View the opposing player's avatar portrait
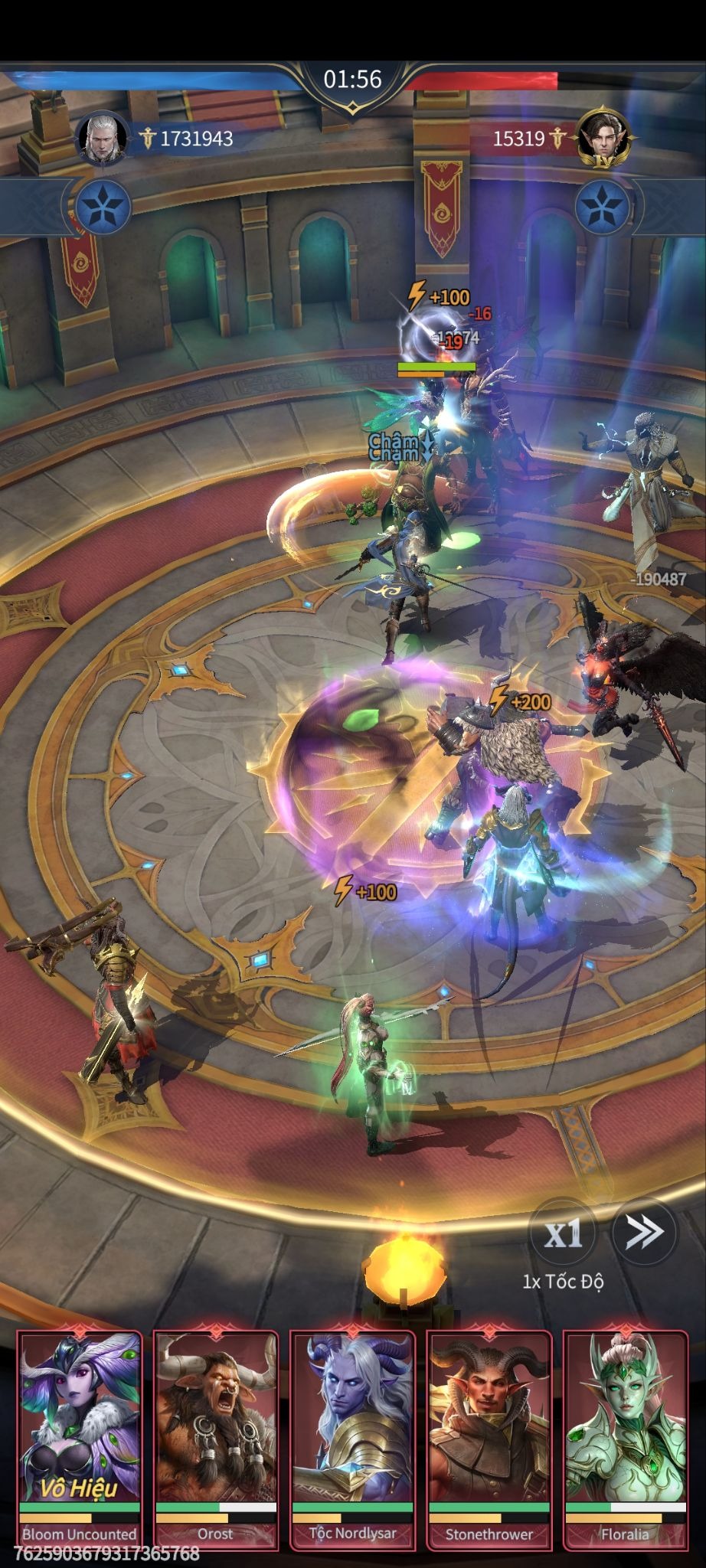706x1568 pixels. (x=602, y=138)
